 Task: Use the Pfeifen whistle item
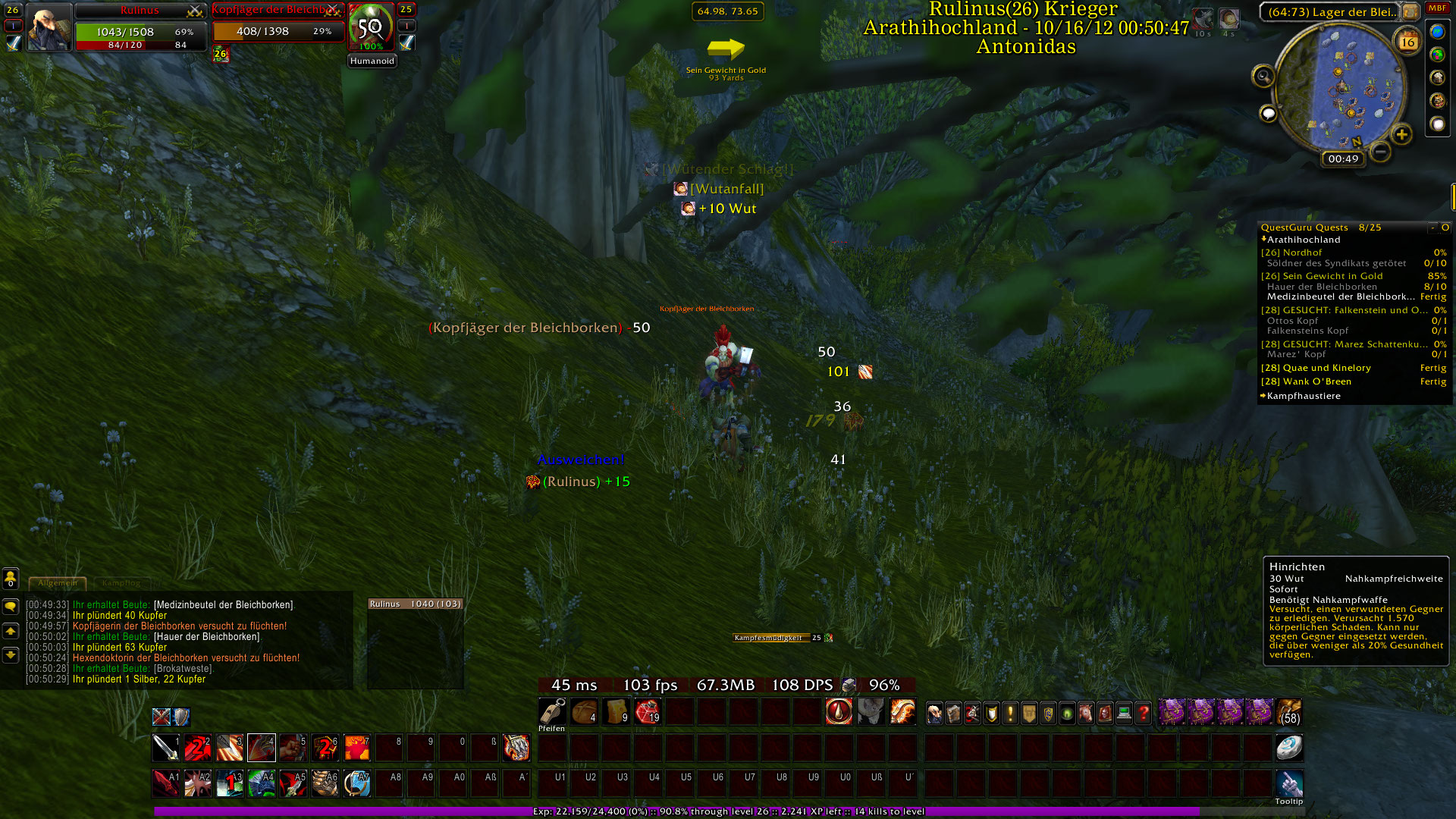(x=552, y=712)
